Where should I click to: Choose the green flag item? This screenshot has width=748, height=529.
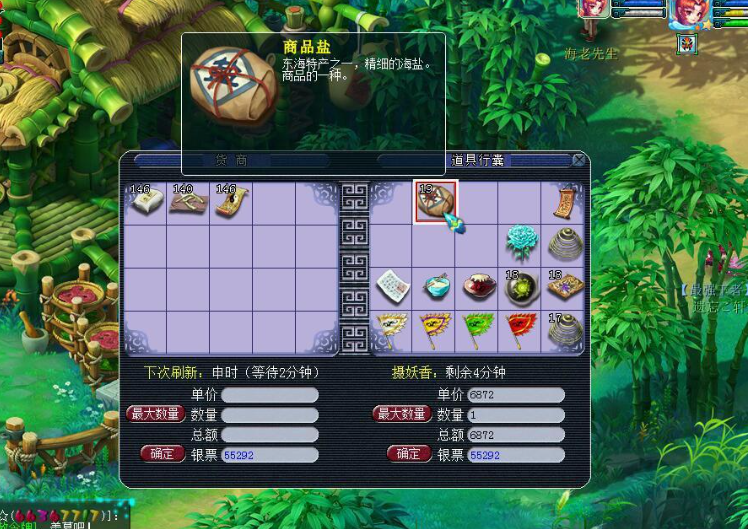[479, 330]
